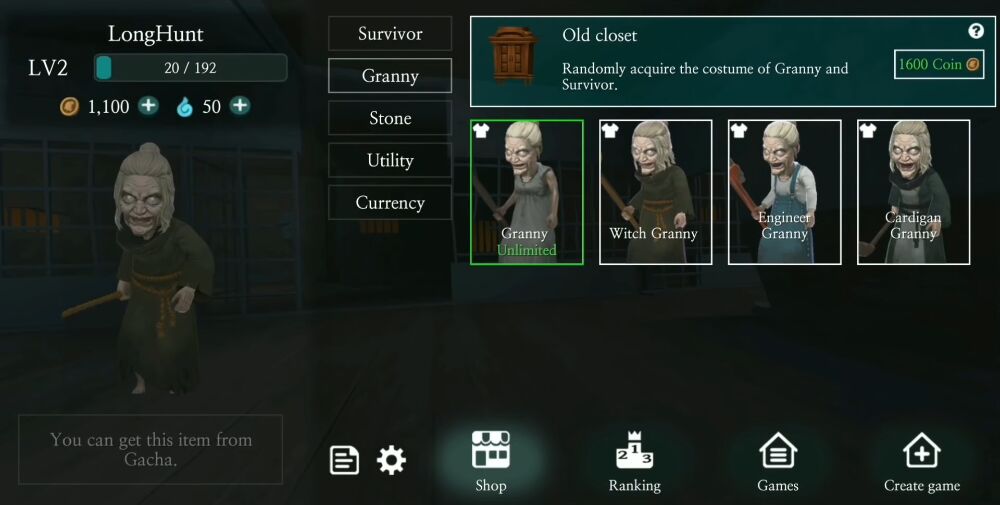Switch to the Survivor category tab
1000x505 pixels.
coord(390,34)
